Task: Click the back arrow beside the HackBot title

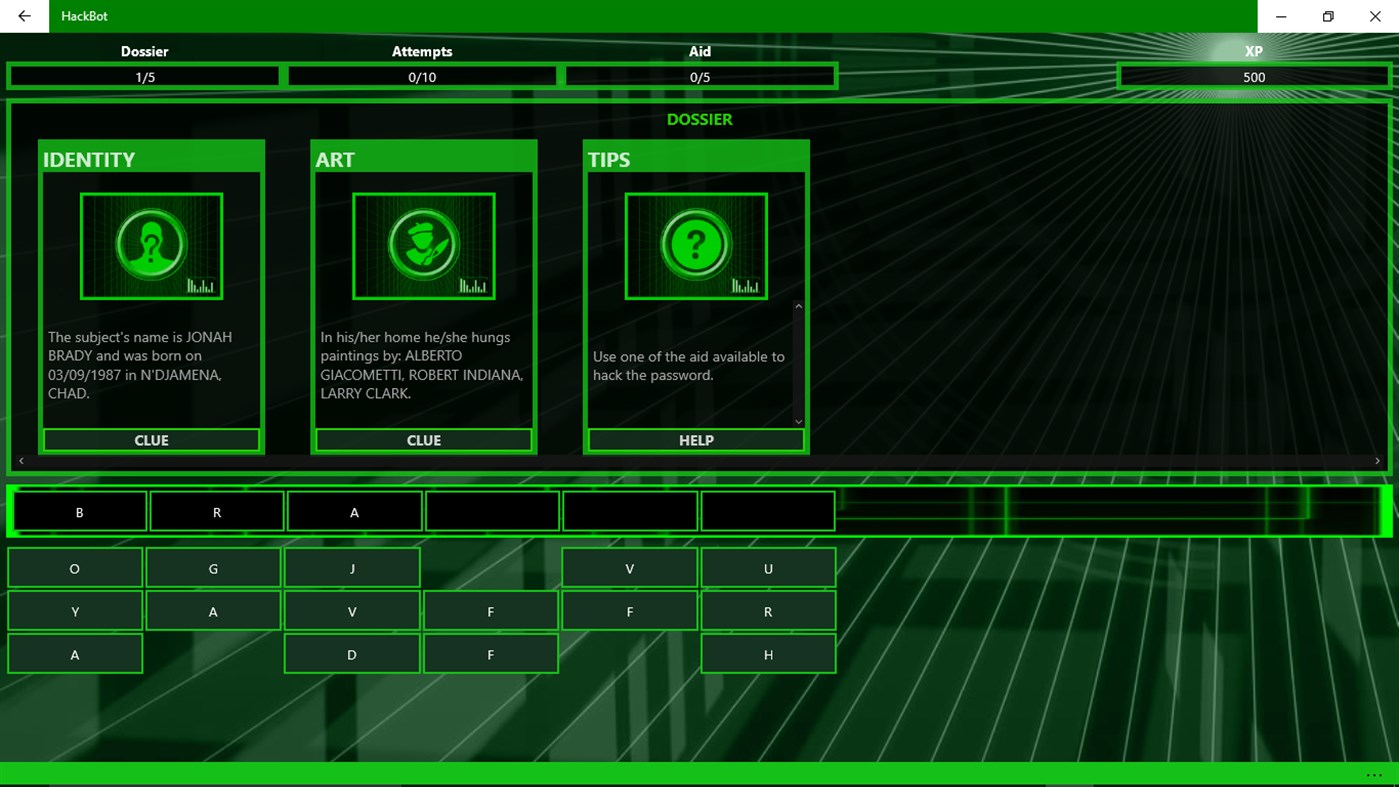Action: click(x=23, y=16)
